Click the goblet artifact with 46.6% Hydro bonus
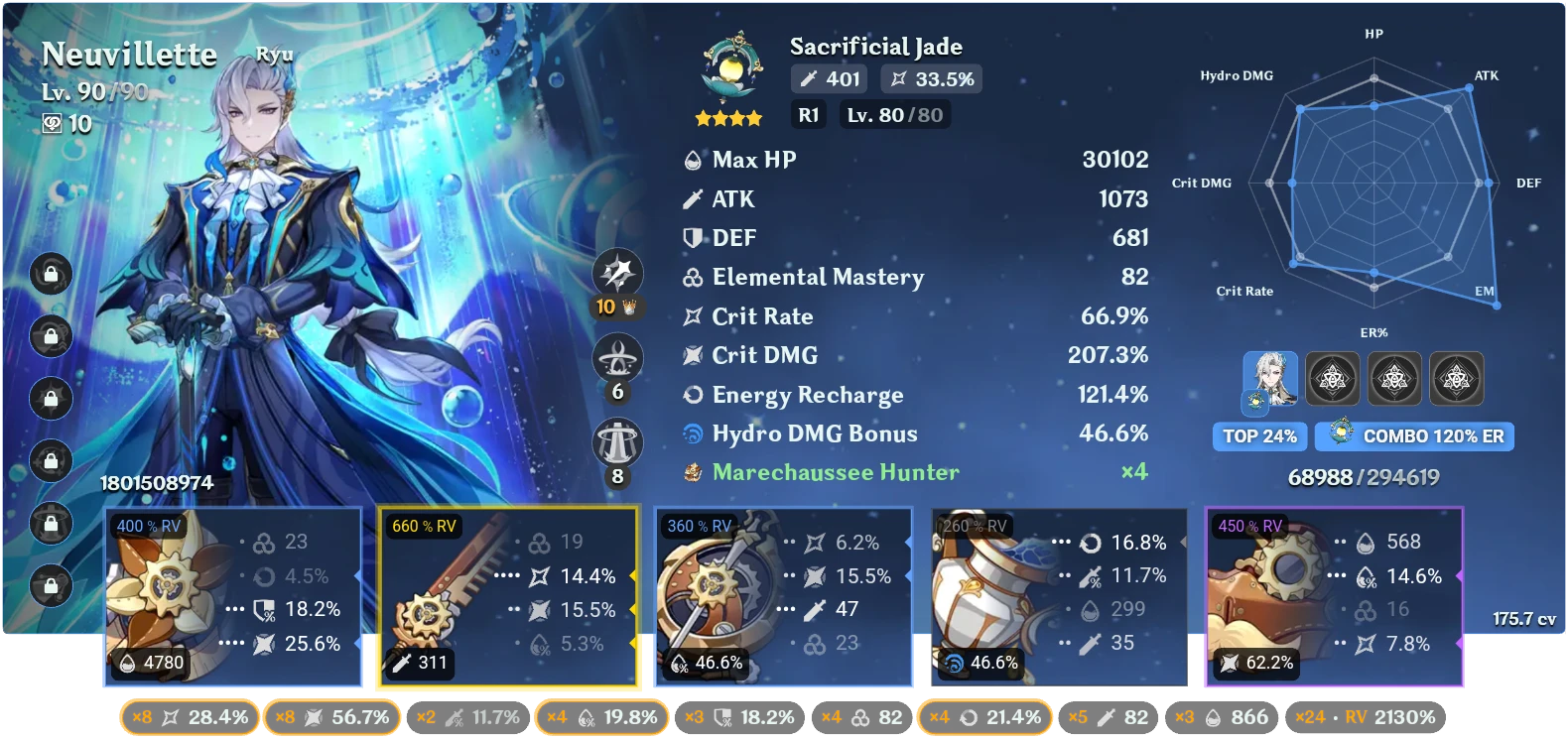Viewport: 1568px width, 741px height. 1057,595
